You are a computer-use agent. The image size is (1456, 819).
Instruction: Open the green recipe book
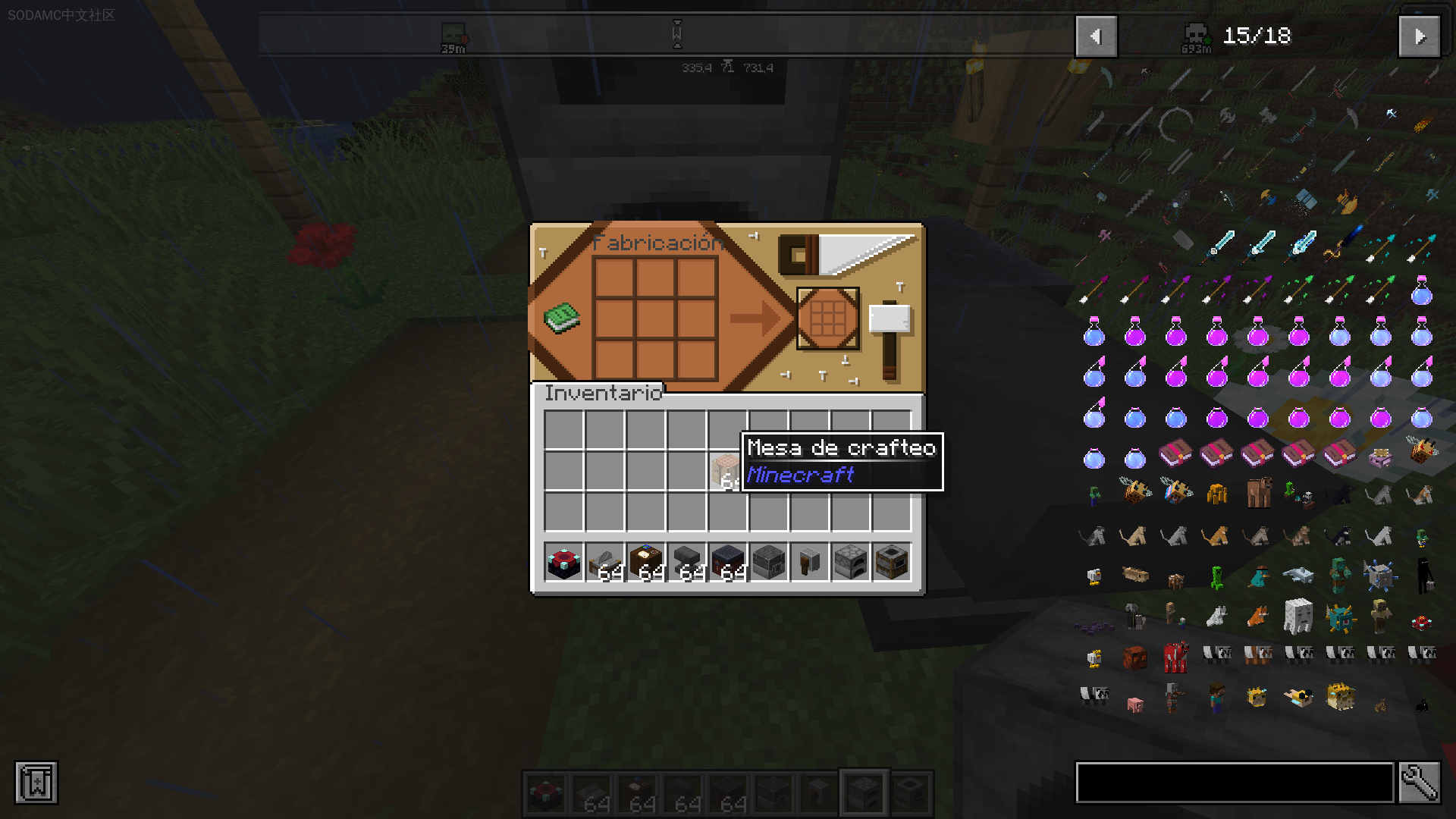point(562,318)
